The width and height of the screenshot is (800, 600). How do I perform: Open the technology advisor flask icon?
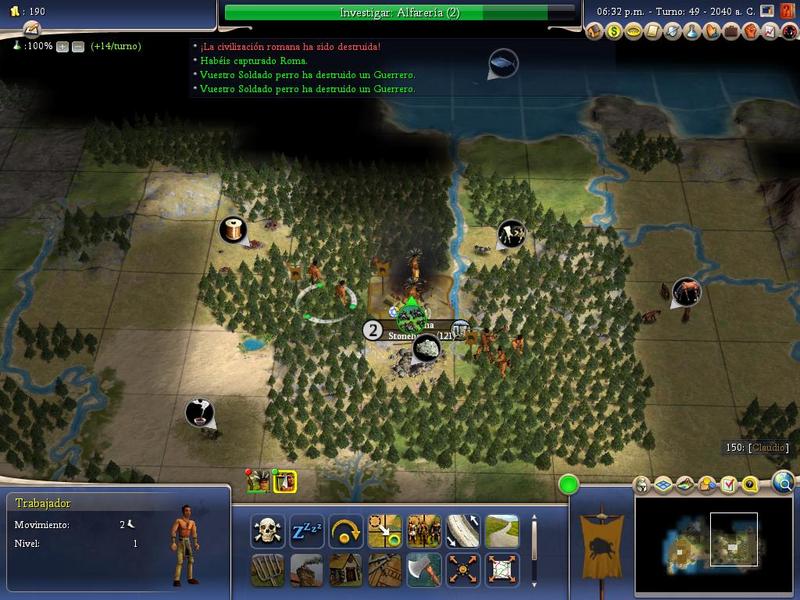tap(693, 32)
